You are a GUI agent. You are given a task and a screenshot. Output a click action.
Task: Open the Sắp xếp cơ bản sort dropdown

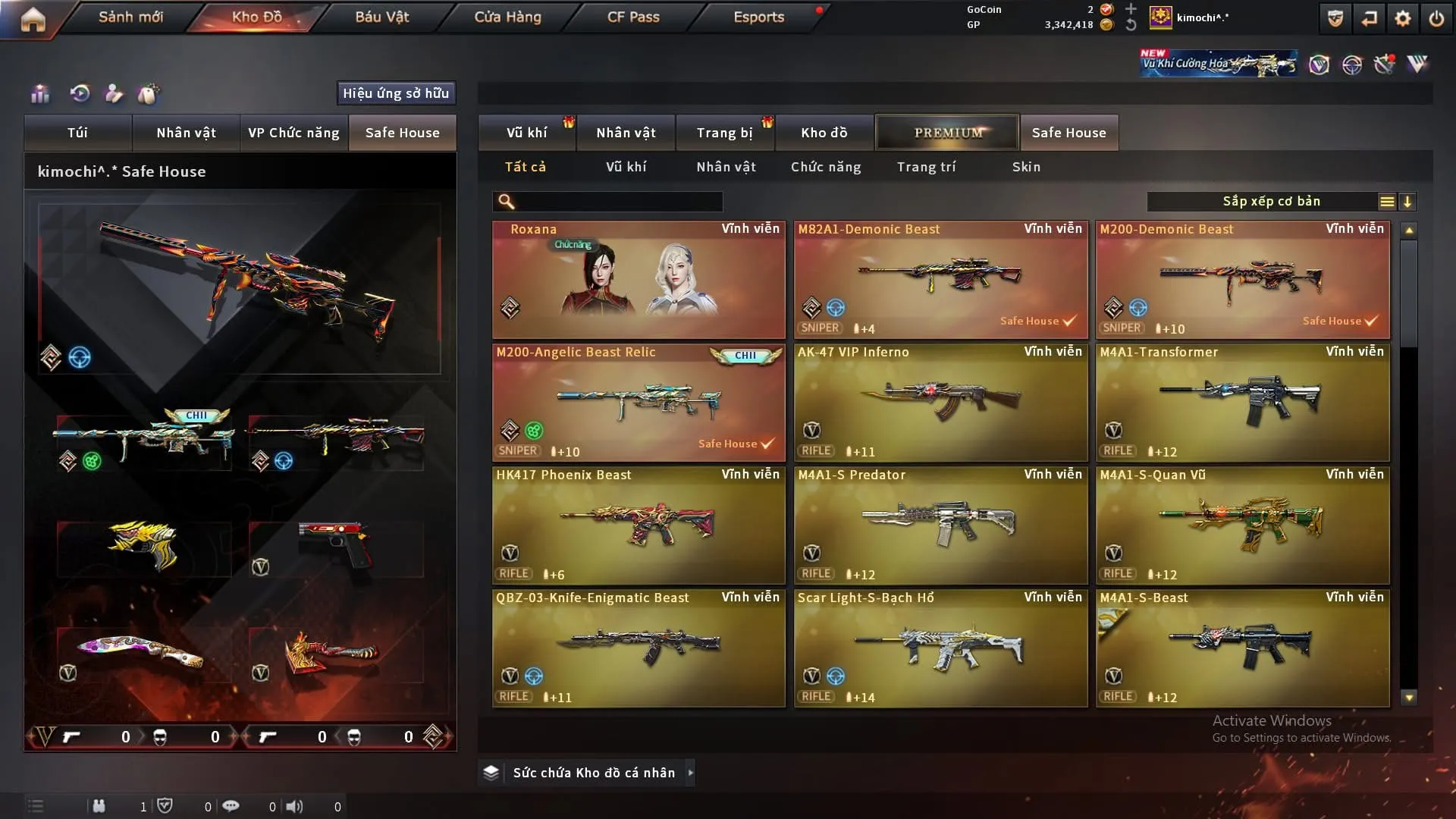1271,202
